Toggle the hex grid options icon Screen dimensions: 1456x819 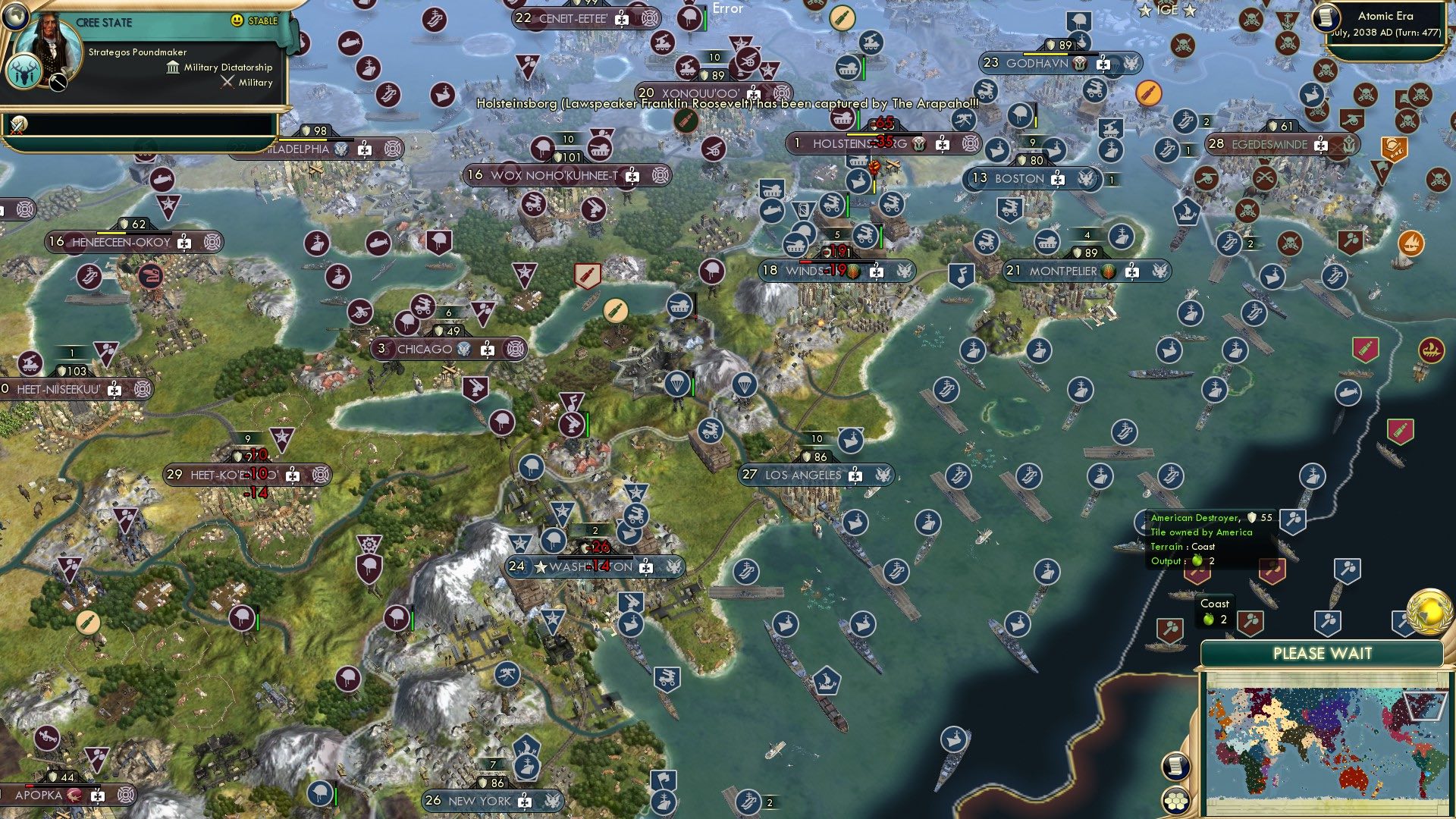pyautogui.click(x=1175, y=801)
